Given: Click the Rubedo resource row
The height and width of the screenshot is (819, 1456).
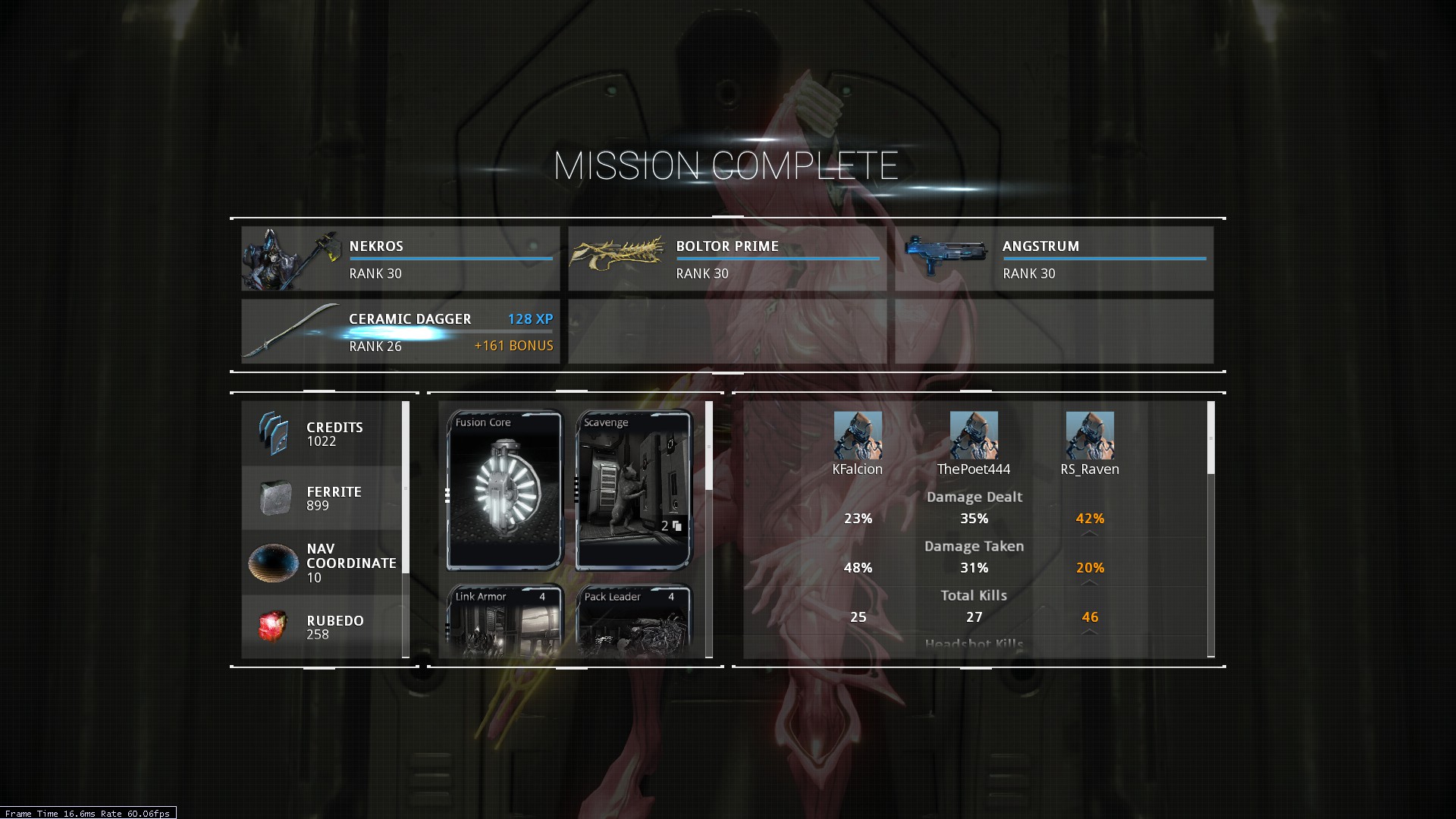Looking at the screenshot, I should (x=322, y=627).
